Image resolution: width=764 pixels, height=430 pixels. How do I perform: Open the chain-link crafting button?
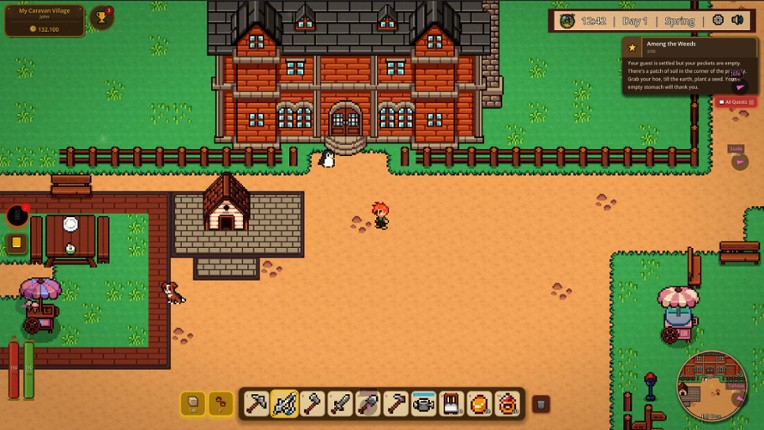(220, 403)
